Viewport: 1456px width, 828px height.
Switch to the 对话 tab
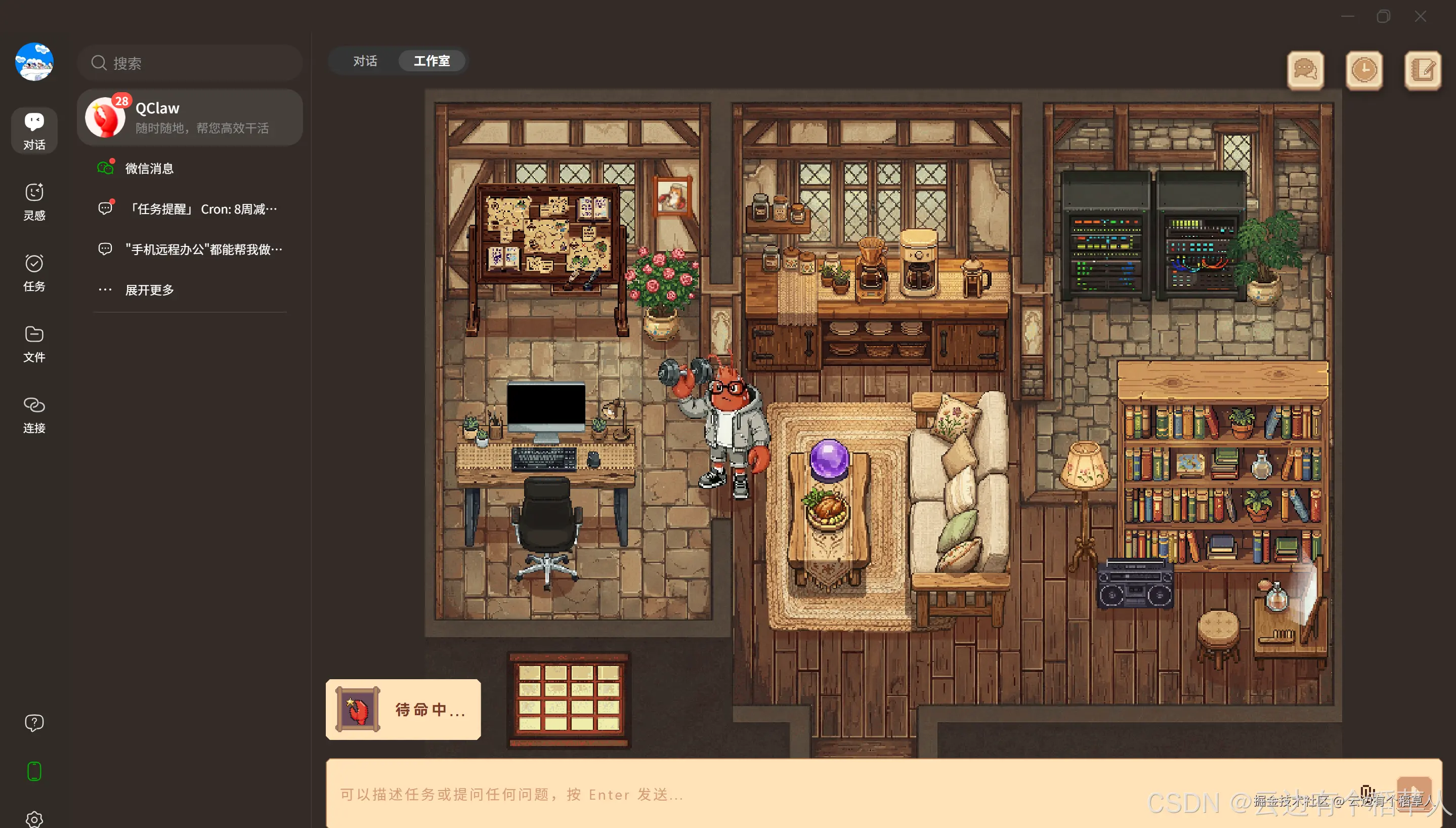[365, 61]
